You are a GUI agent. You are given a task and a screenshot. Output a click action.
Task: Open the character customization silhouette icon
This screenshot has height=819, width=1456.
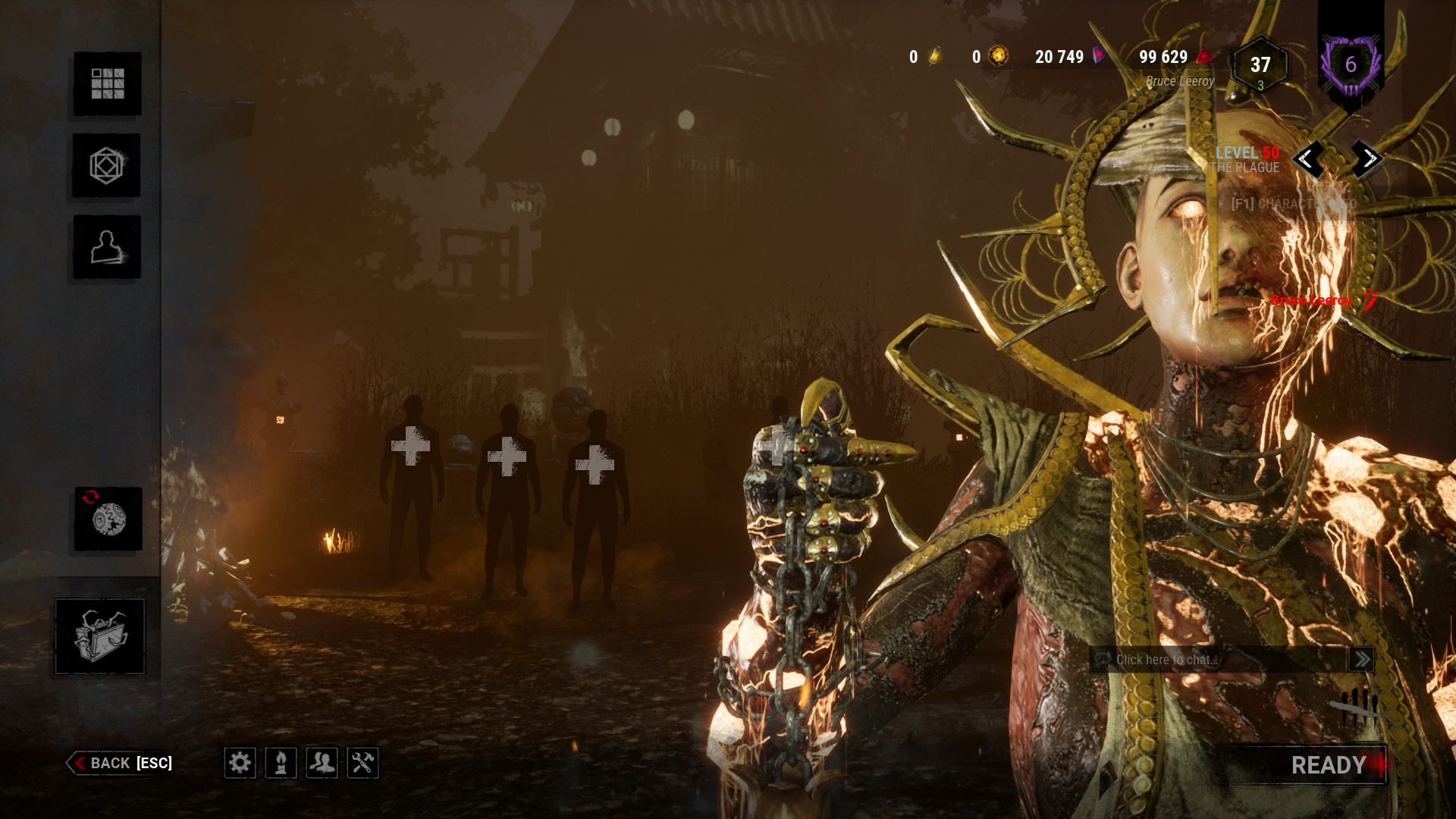107,247
